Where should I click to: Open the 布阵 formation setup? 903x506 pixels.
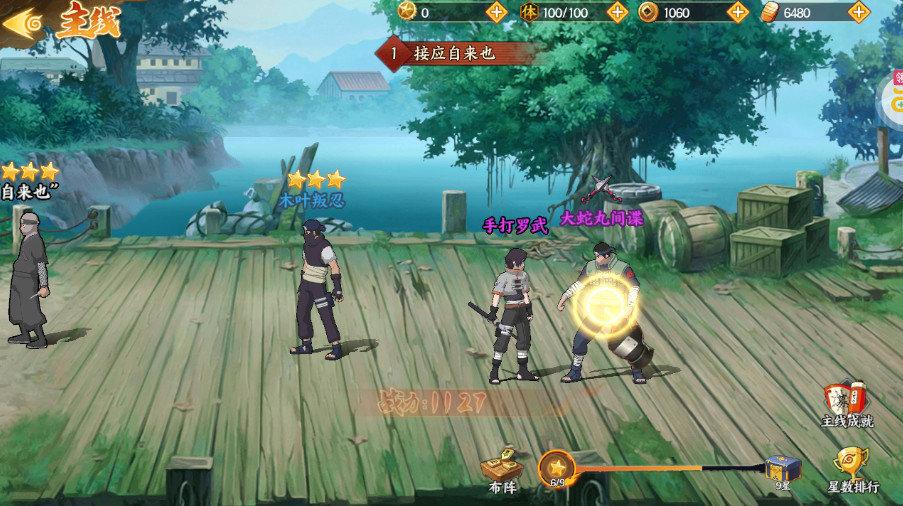501,470
